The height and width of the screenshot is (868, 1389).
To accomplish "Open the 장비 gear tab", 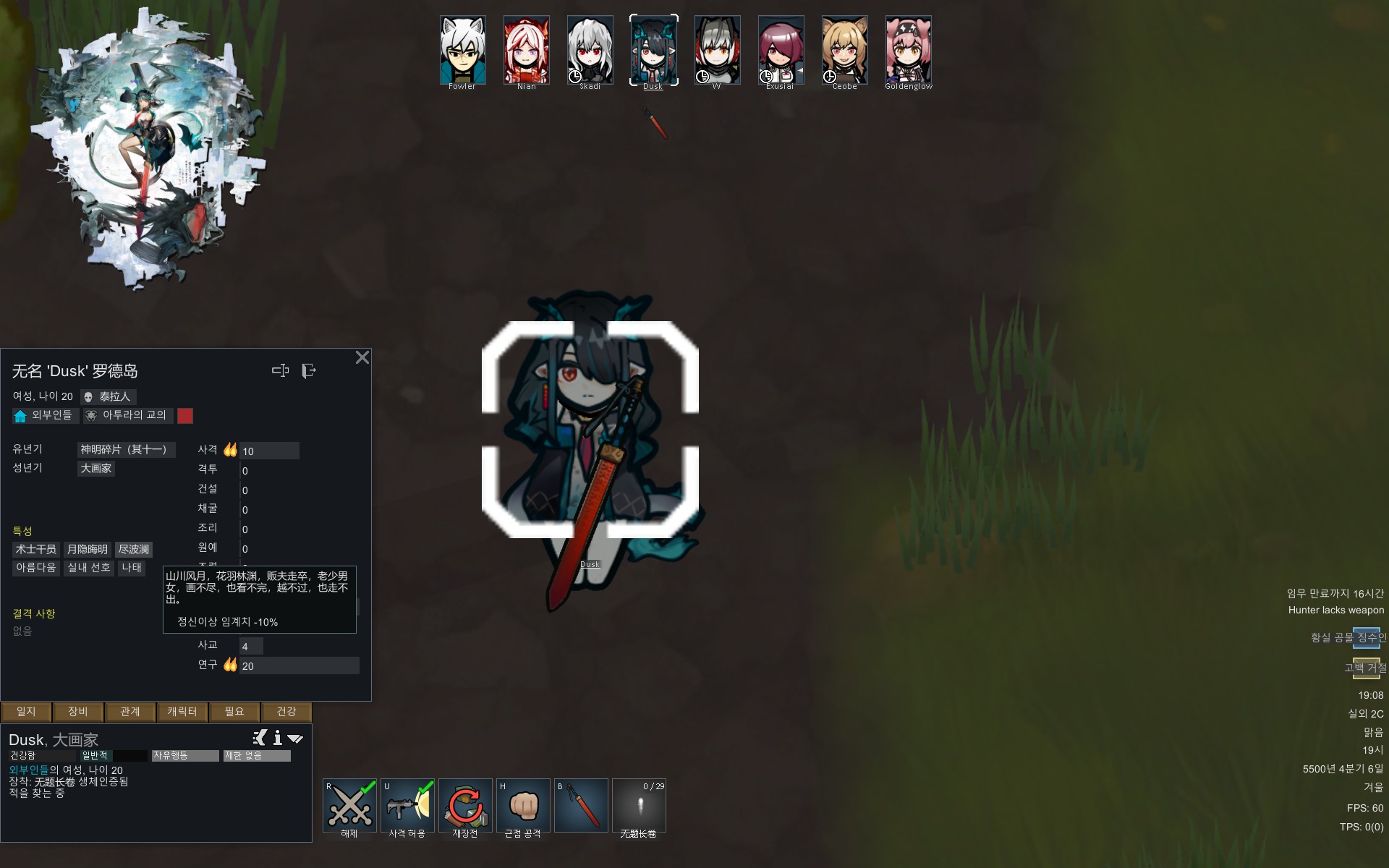I will coord(78,712).
